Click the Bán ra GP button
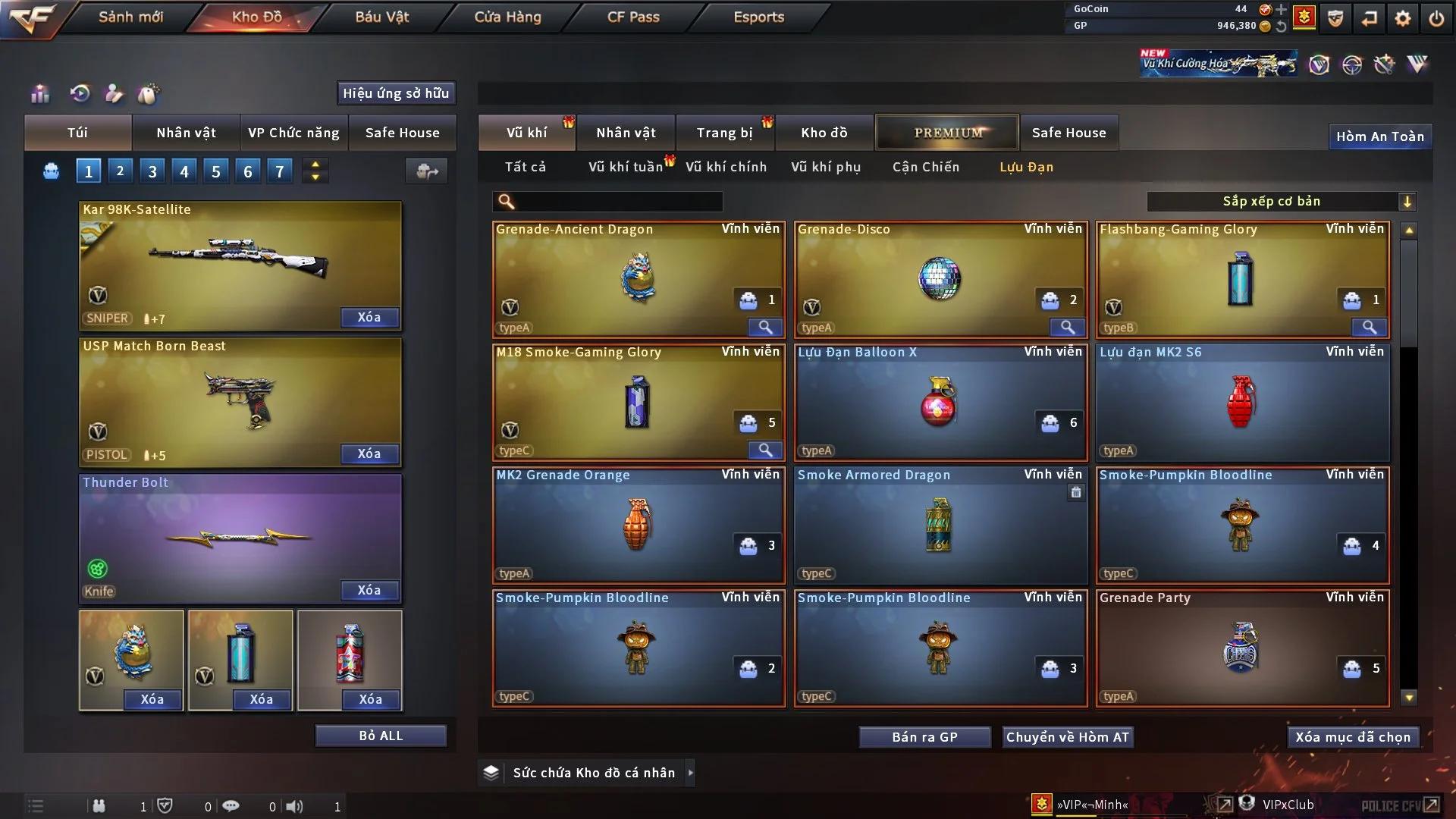Viewport: 1456px width, 819px height. point(924,737)
